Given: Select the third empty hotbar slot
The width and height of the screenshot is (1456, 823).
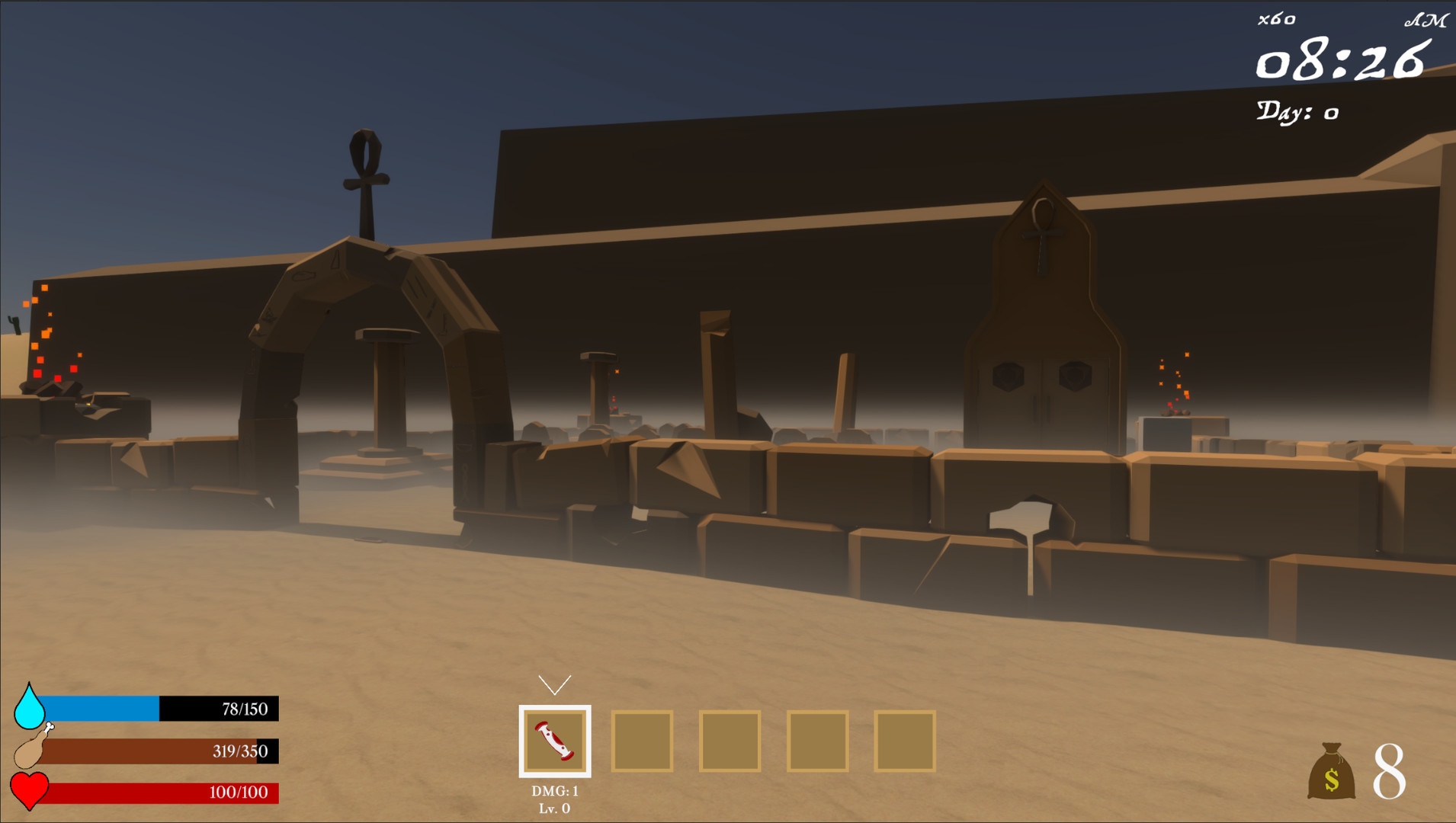Looking at the screenshot, I should (730, 741).
